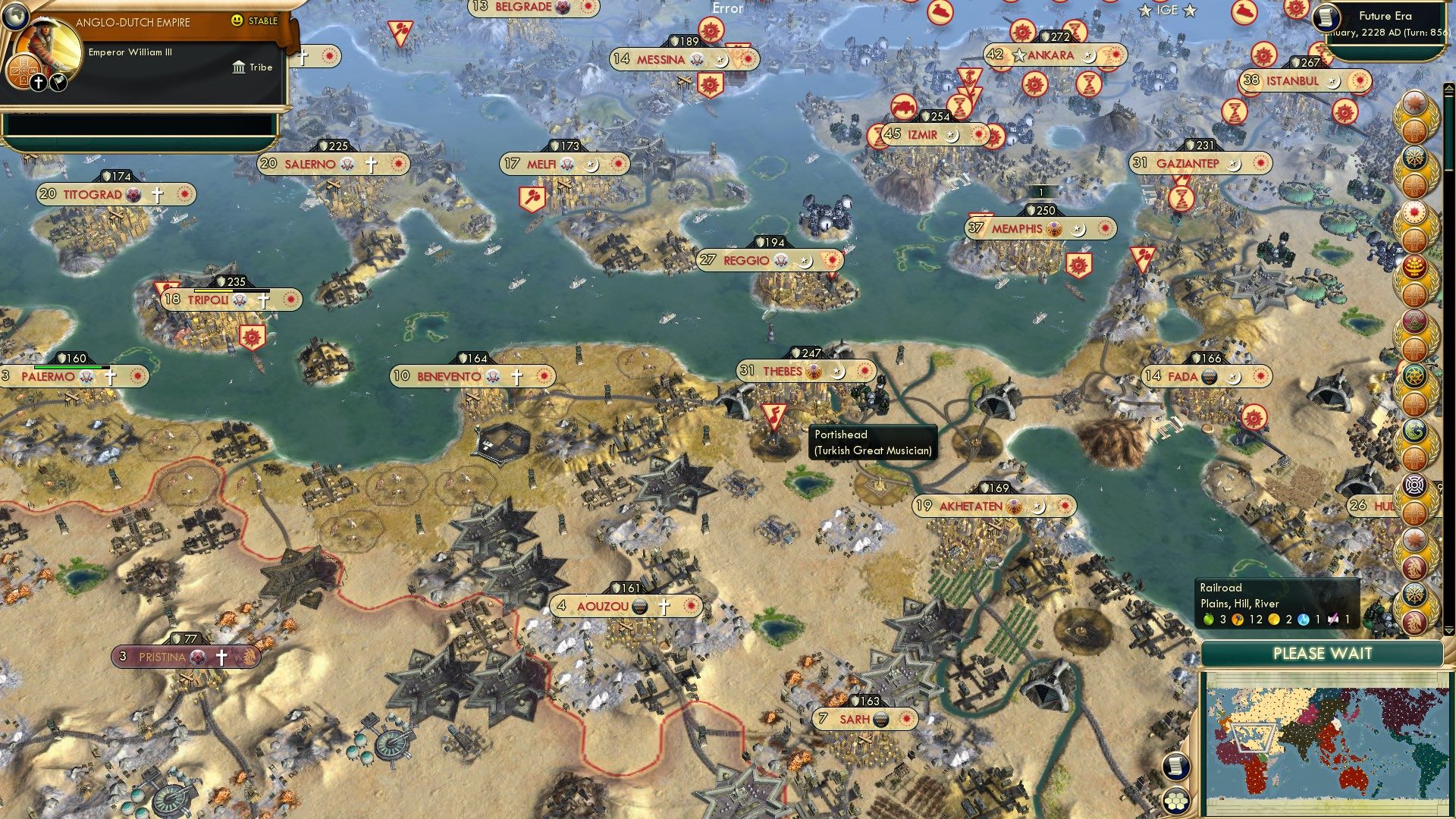Toggle strategic view with the globe icon

click(16, 18)
